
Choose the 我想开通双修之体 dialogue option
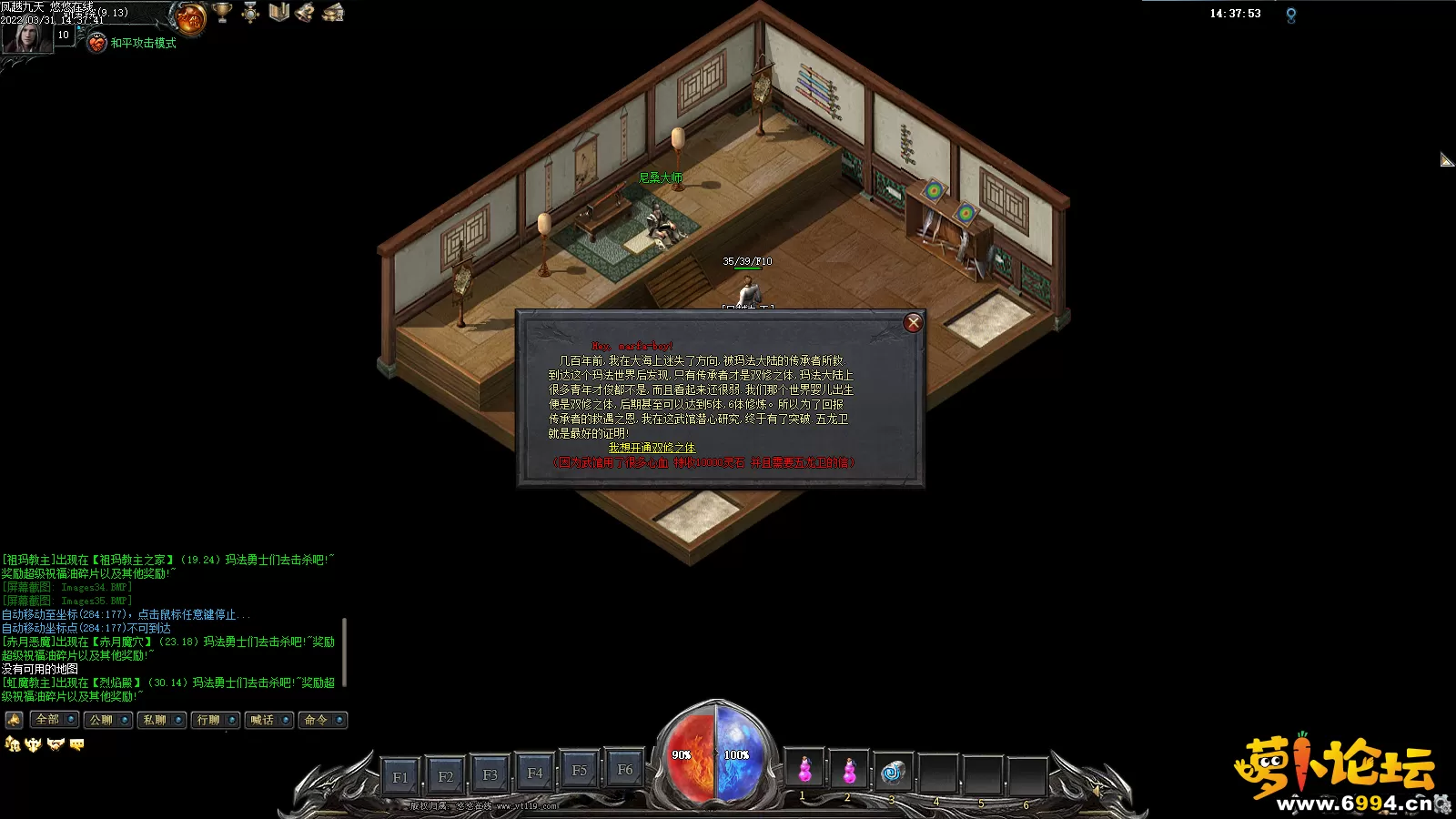(x=652, y=448)
